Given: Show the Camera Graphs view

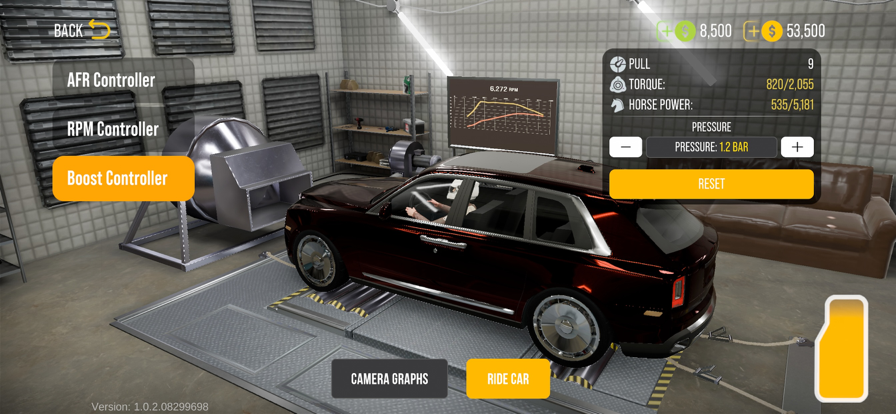Looking at the screenshot, I should [x=389, y=379].
